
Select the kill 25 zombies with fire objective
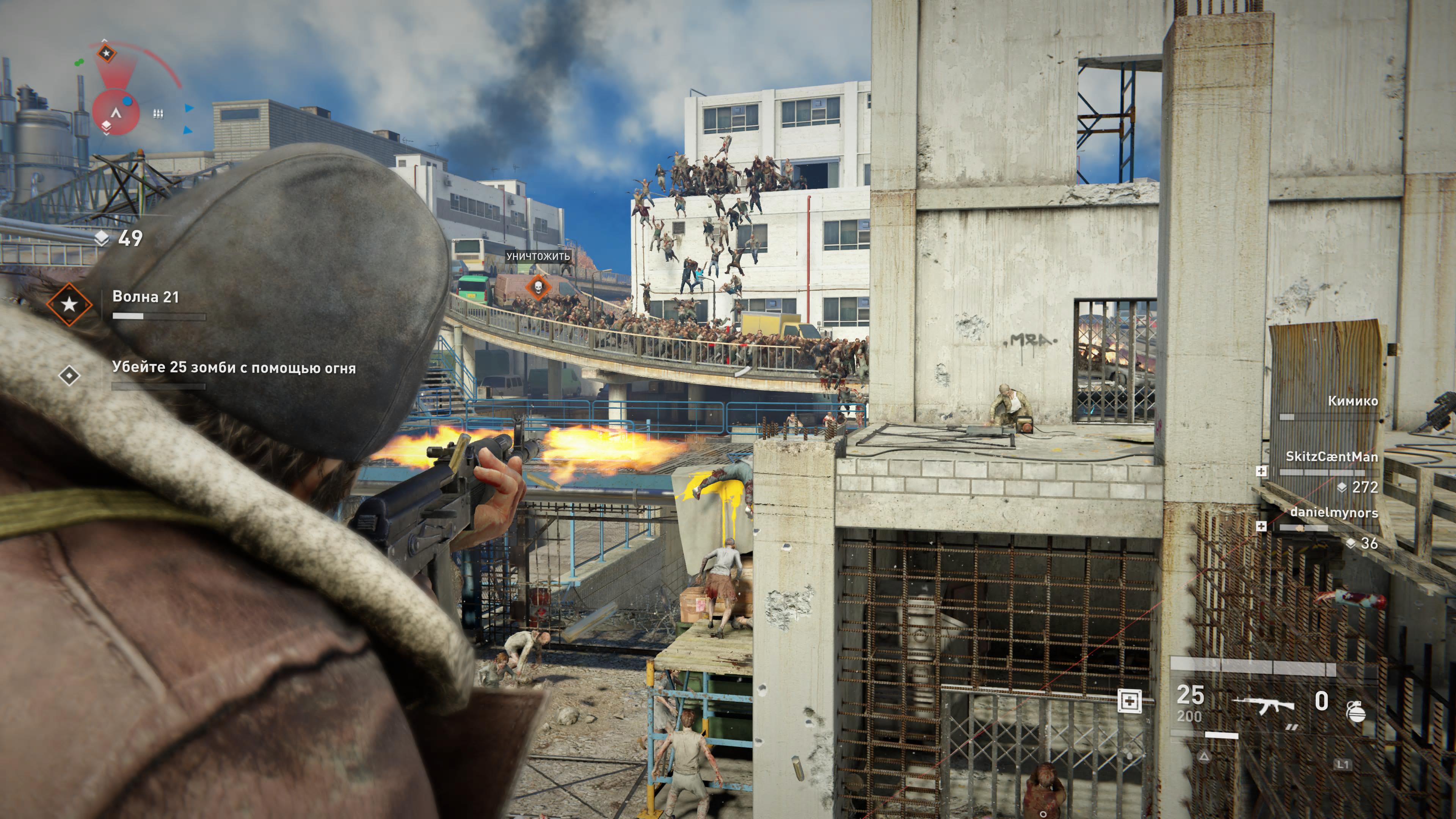tap(234, 368)
